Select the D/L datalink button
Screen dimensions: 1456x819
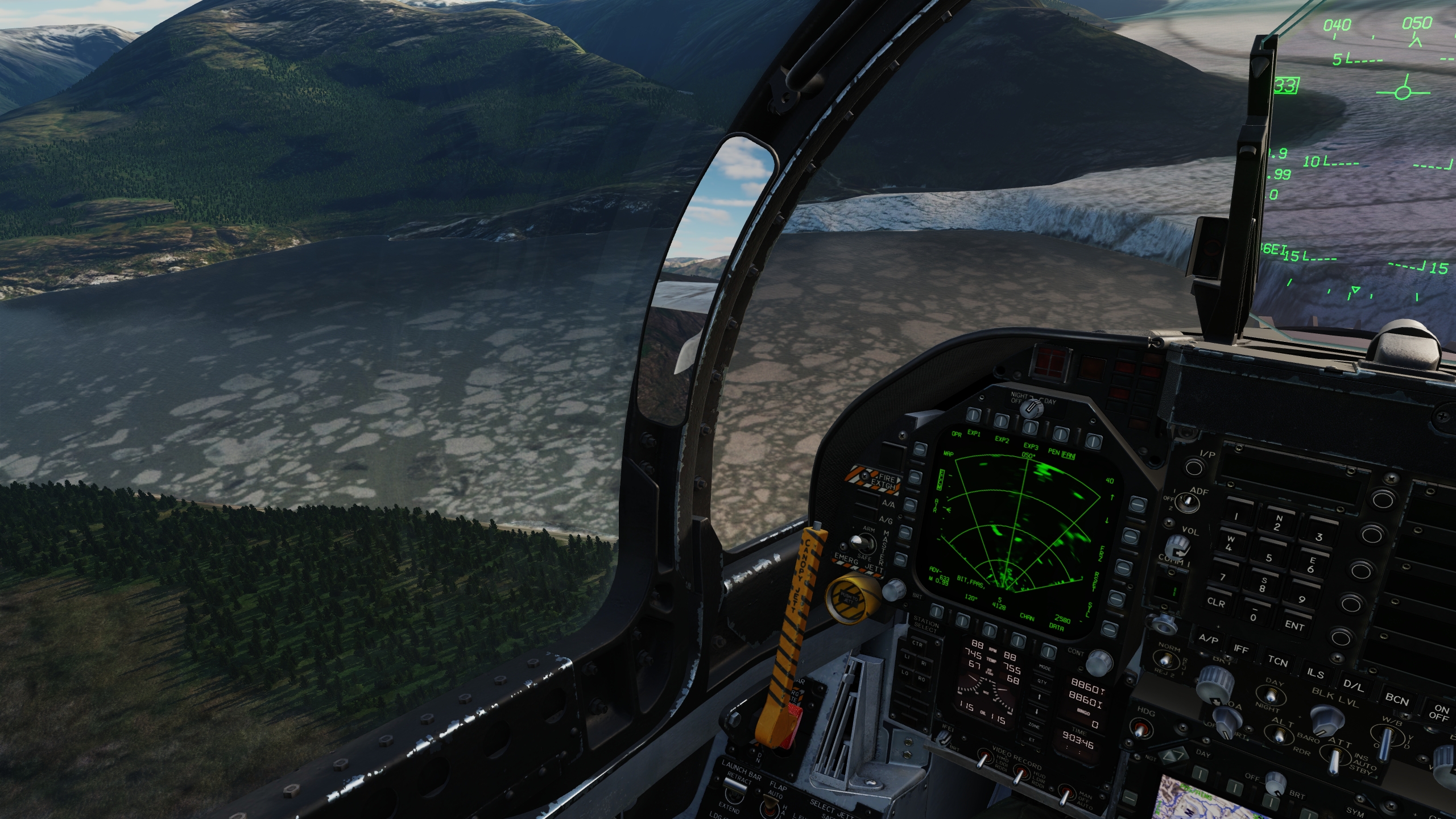1353,685
